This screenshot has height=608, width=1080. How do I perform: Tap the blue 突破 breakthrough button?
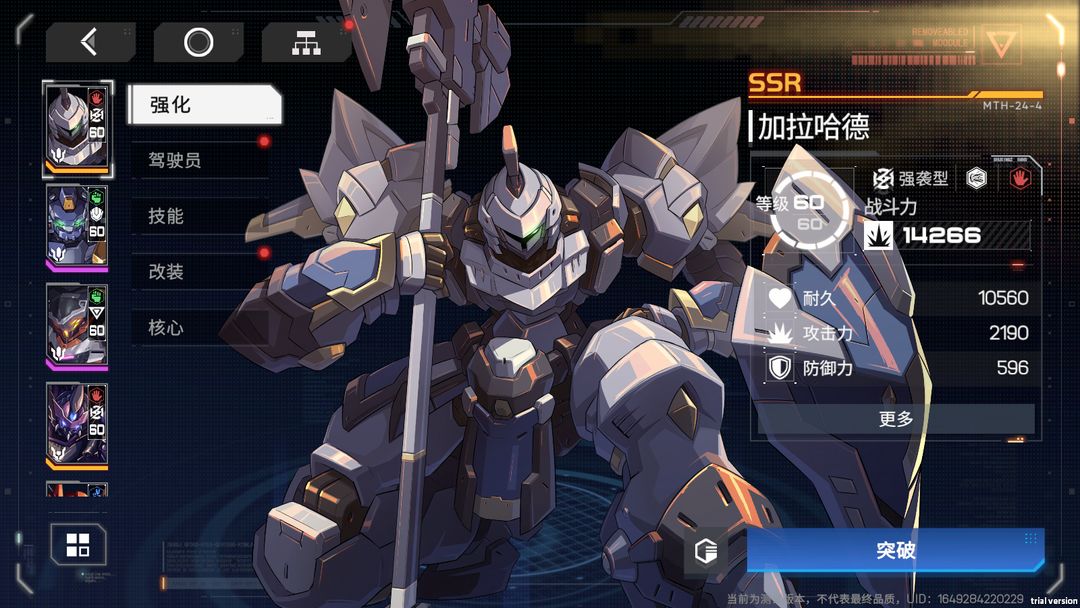895,551
